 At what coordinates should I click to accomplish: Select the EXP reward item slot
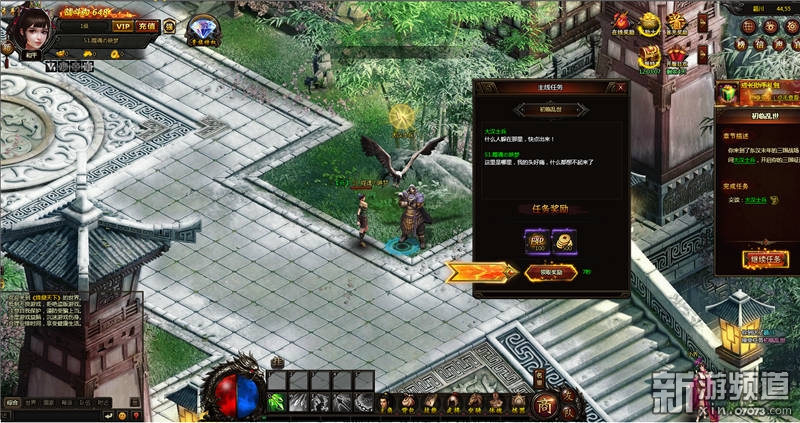click(x=535, y=241)
